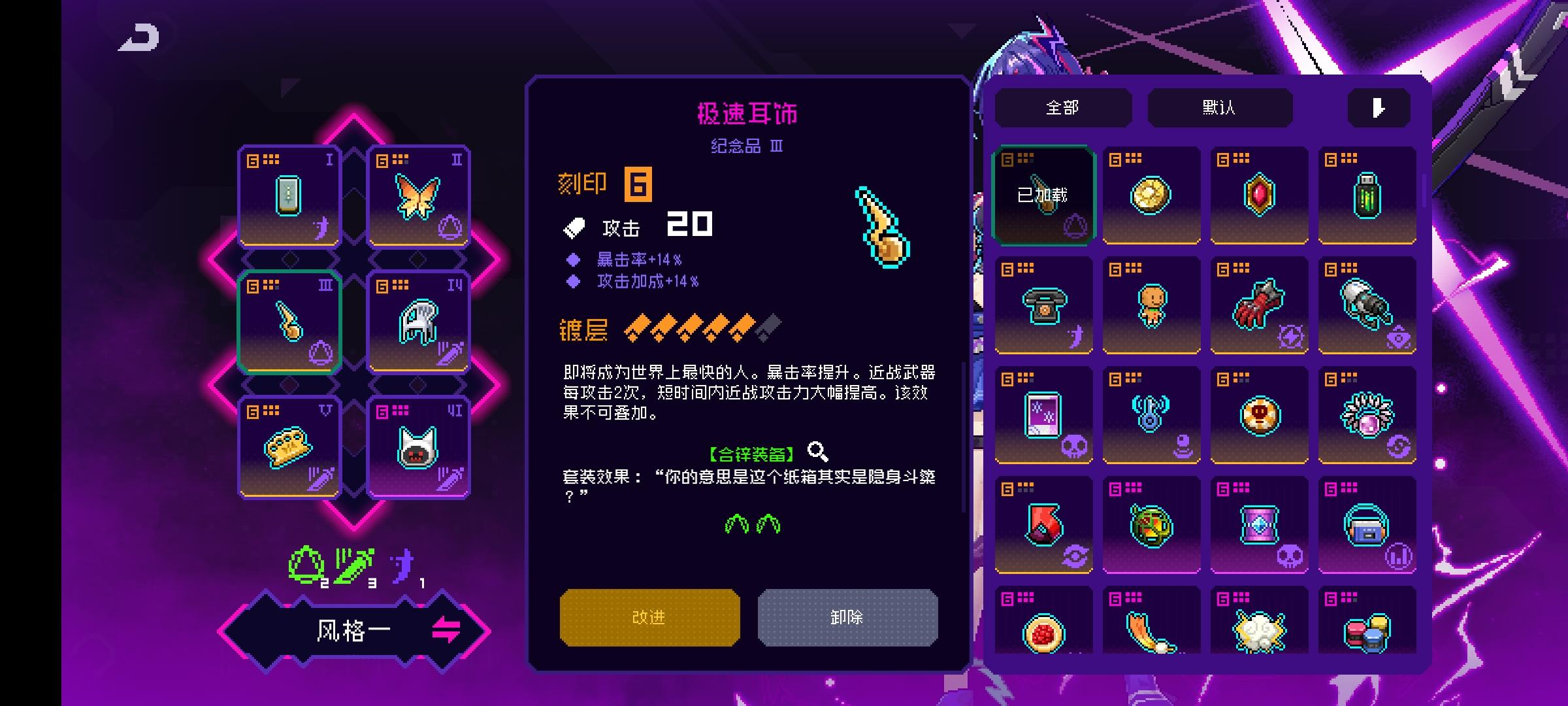The width and height of the screenshot is (1568, 706).
Task: Select the cat mask item in slot VI
Action: click(x=419, y=446)
